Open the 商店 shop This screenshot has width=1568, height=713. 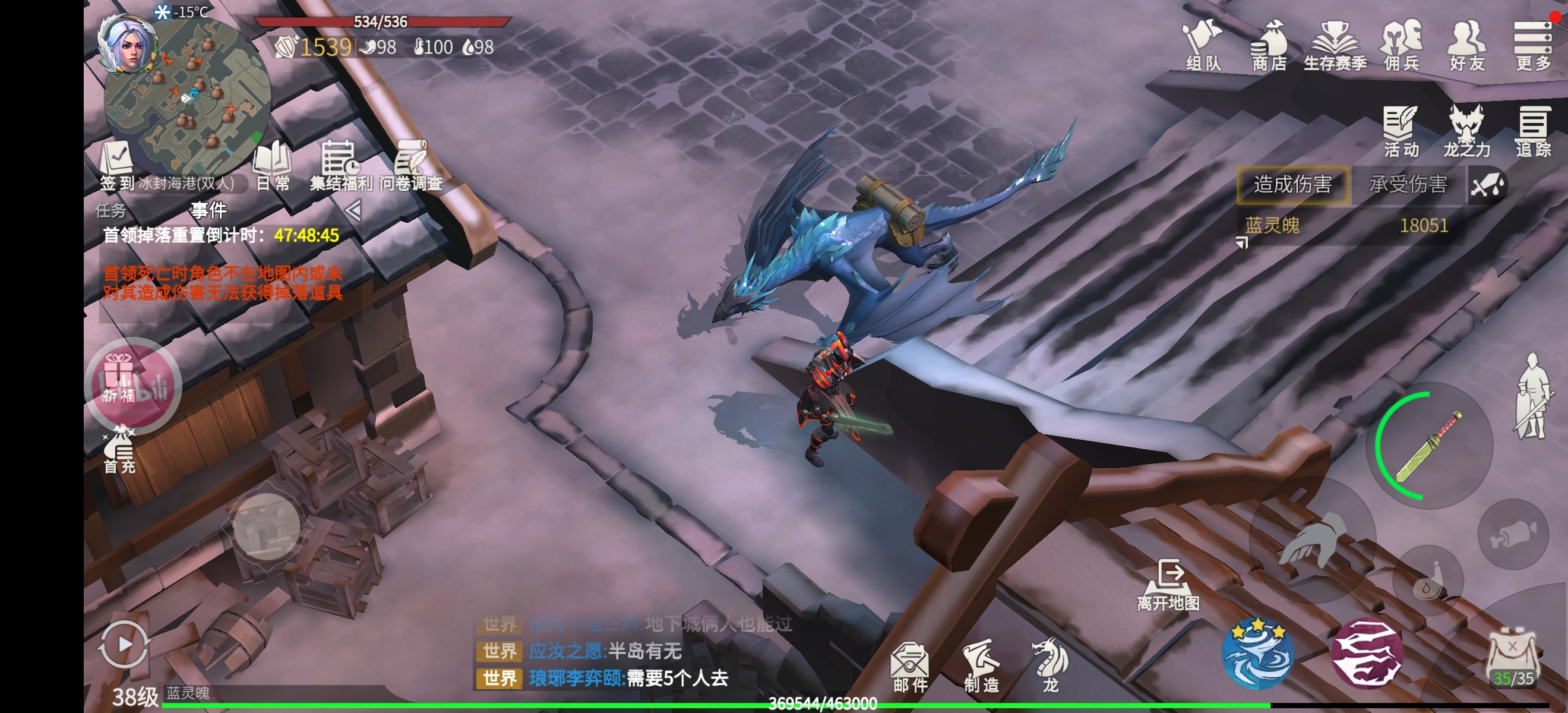coord(1269,46)
